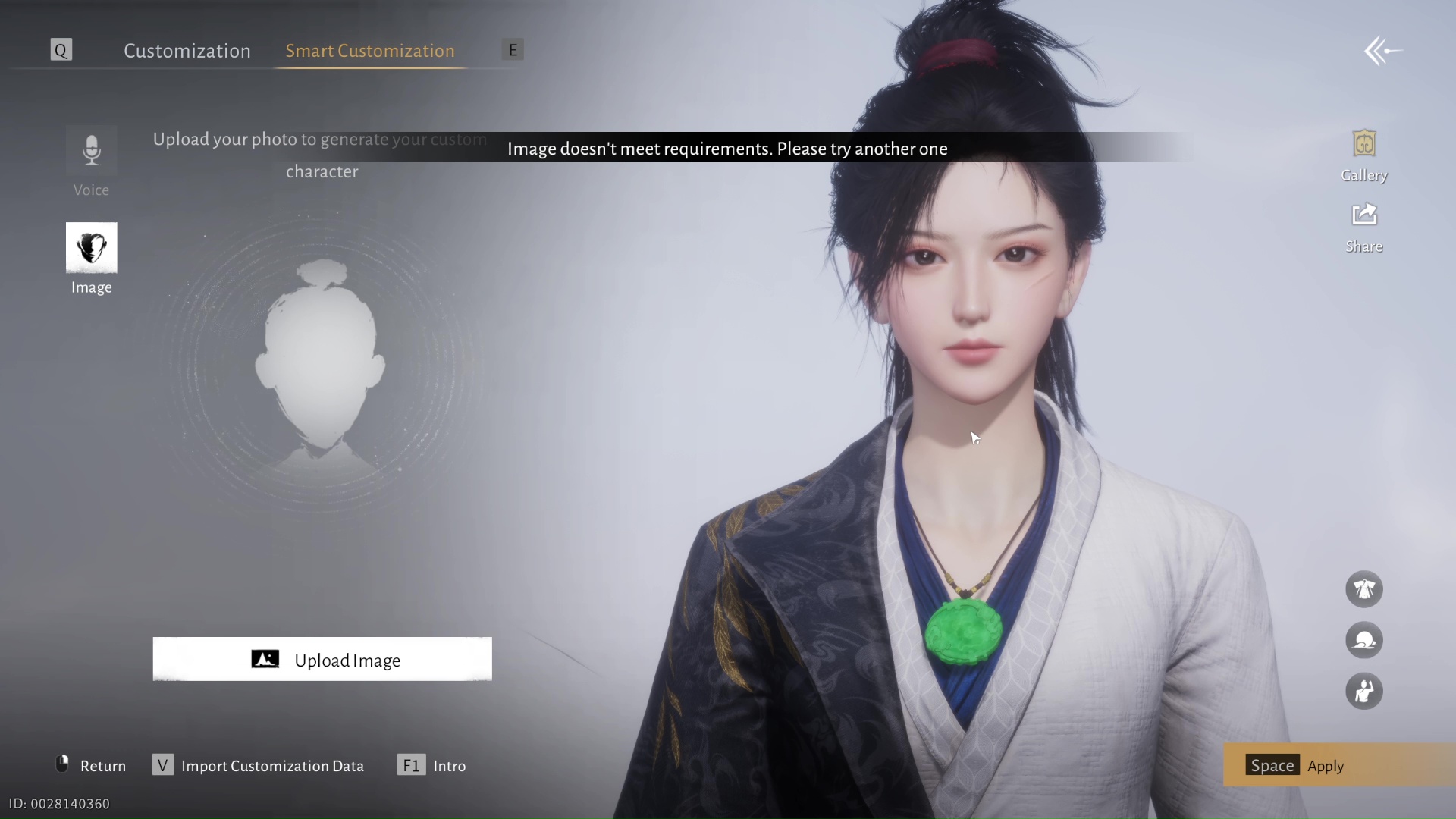Select the Smart Customization tab
Screen dimensions: 1456x819
pos(369,51)
